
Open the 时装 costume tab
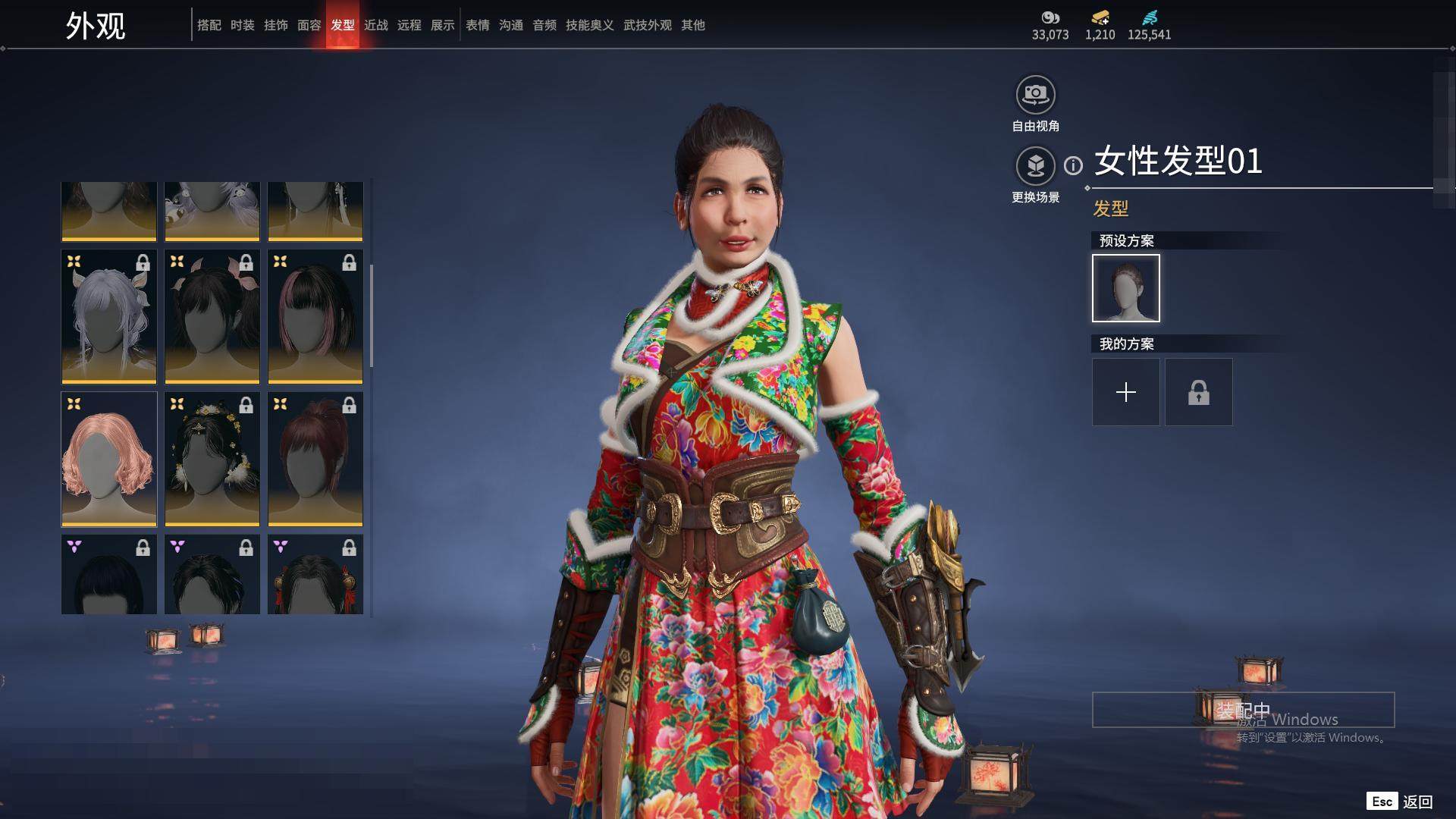pos(243,25)
